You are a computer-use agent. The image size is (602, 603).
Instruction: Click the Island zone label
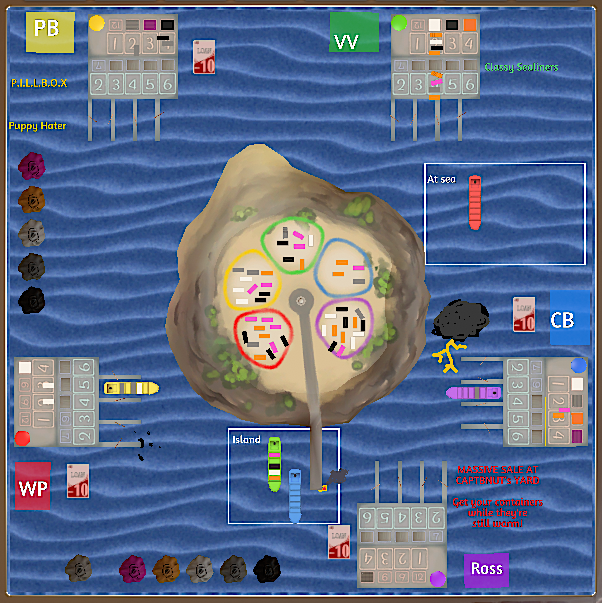point(246,440)
